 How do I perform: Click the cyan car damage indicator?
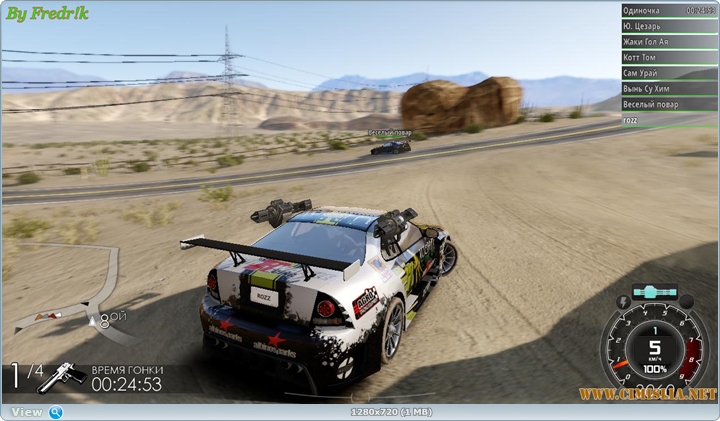tap(655, 292)
